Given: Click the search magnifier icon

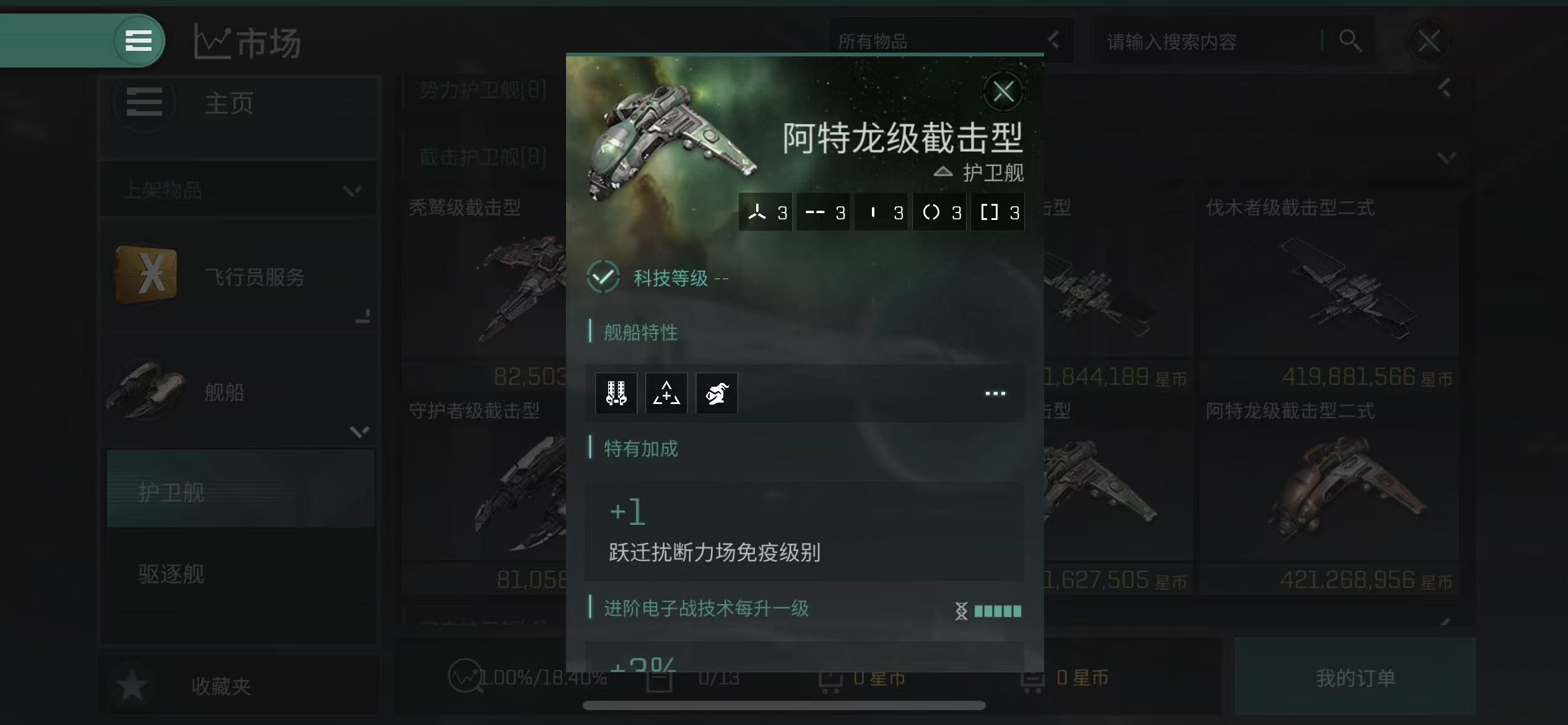Looking at the screenshot, I should click(1350, 41).
